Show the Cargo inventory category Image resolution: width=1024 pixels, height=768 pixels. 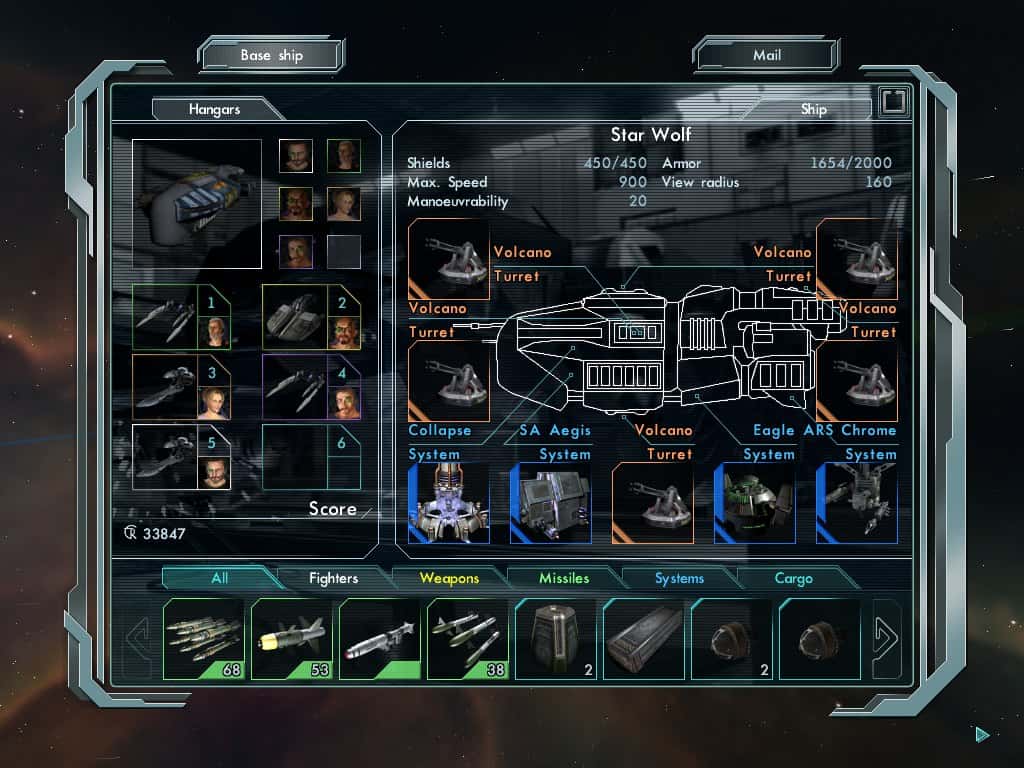pyautogui.click(x=794, y=578)
